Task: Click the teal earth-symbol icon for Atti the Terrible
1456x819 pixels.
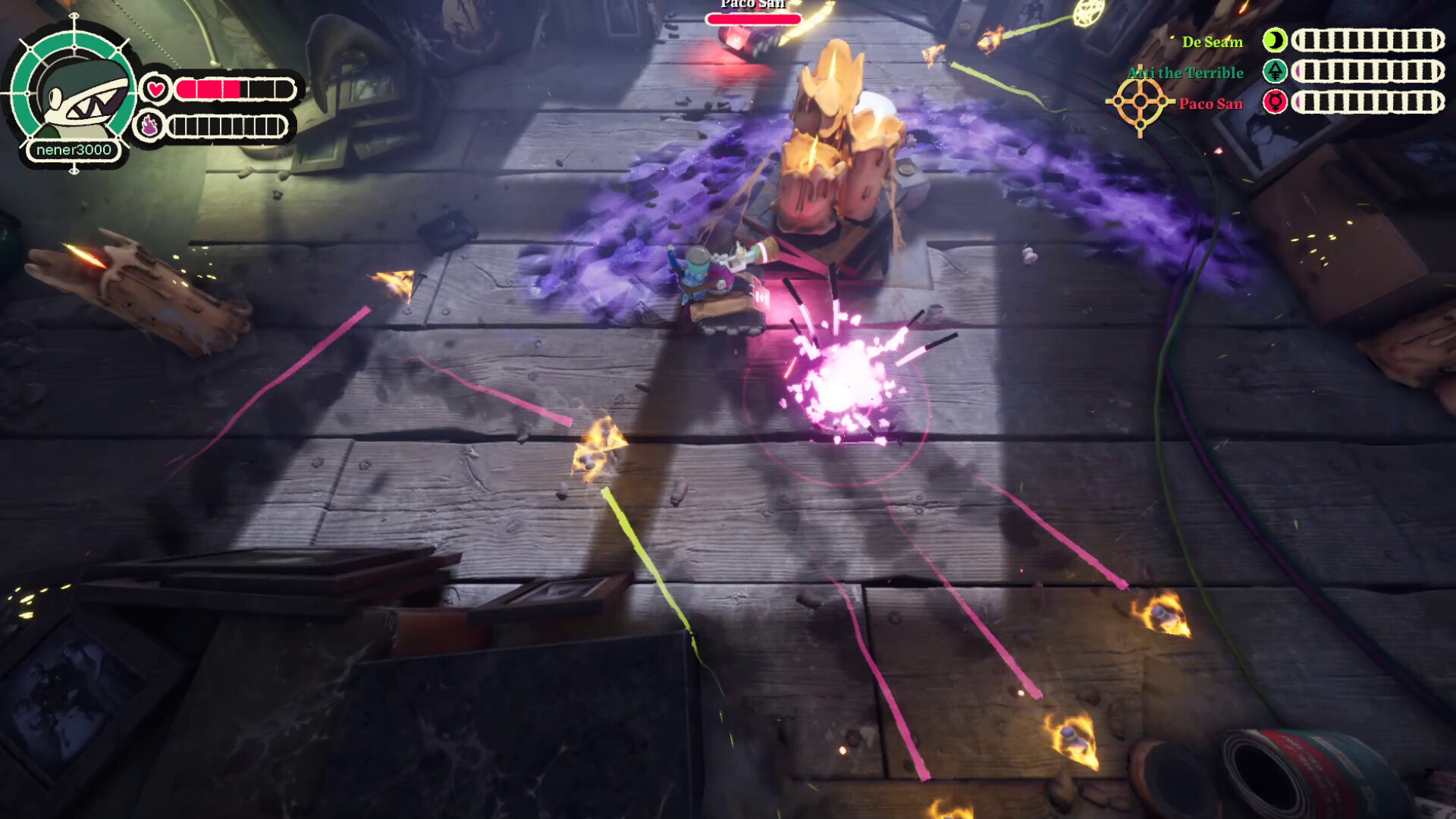Action: click(1275, 72)
